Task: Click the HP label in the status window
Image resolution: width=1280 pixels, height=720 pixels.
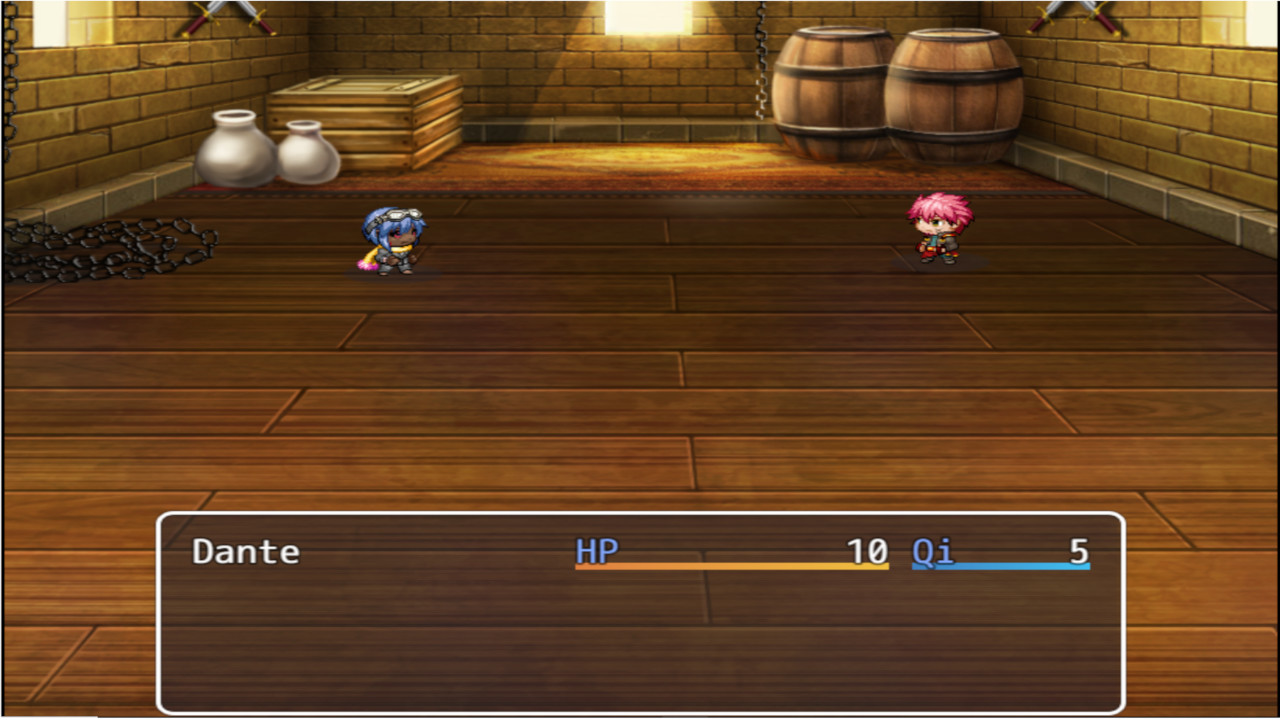Action: point(597,551)
